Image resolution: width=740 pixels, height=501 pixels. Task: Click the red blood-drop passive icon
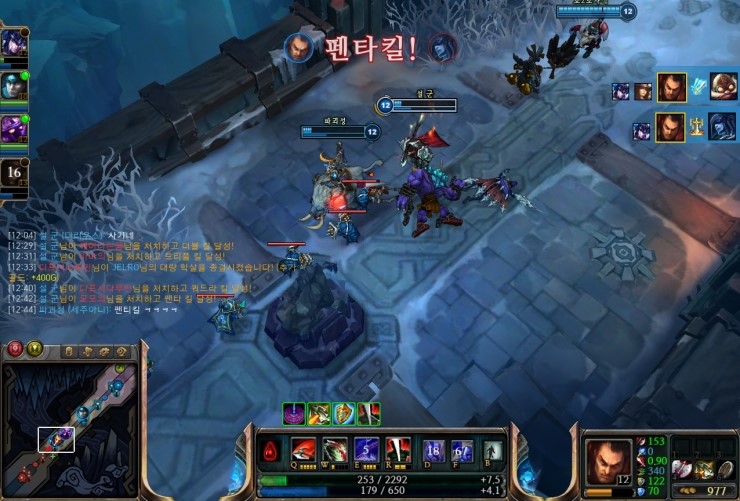[x=271, y=454]
